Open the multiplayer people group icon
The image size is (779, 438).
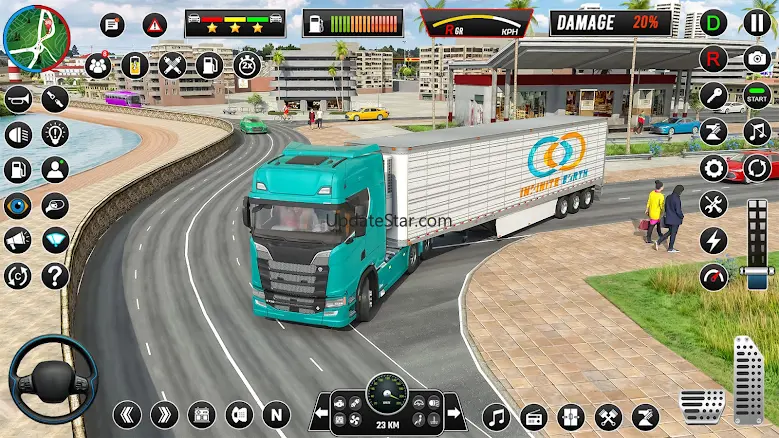click(98, 66)
